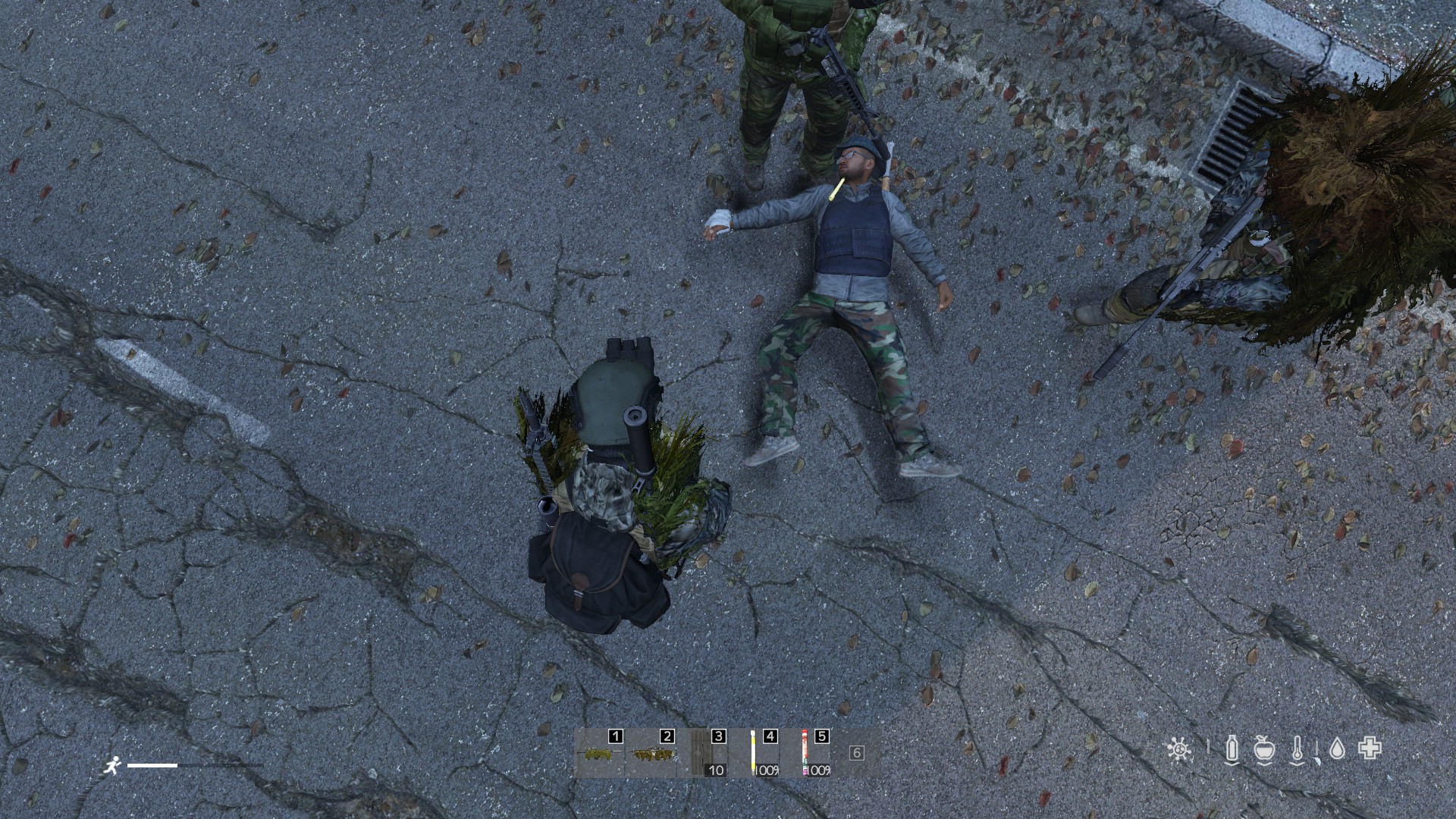
Task: Select the camo rifle in hotbar slot 1
Action: [599, 754]
